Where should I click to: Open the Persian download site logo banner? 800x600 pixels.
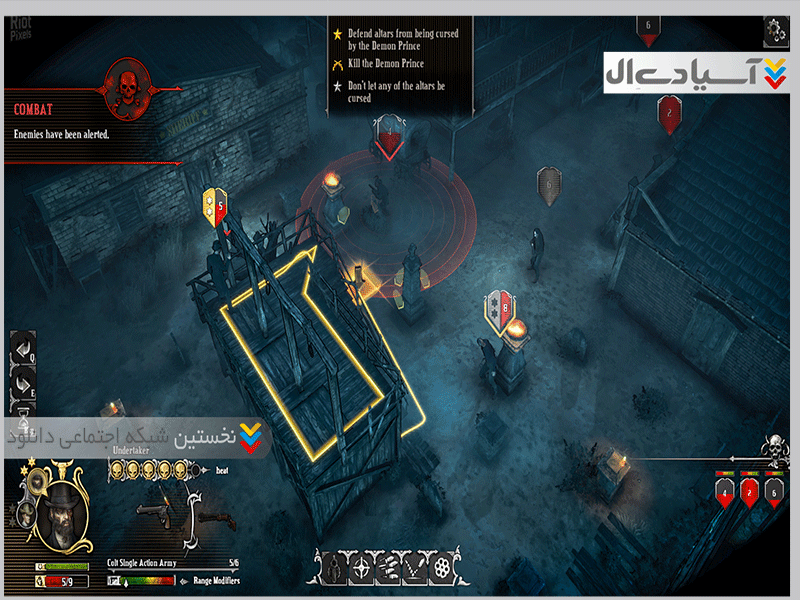(x=694, y=73)
